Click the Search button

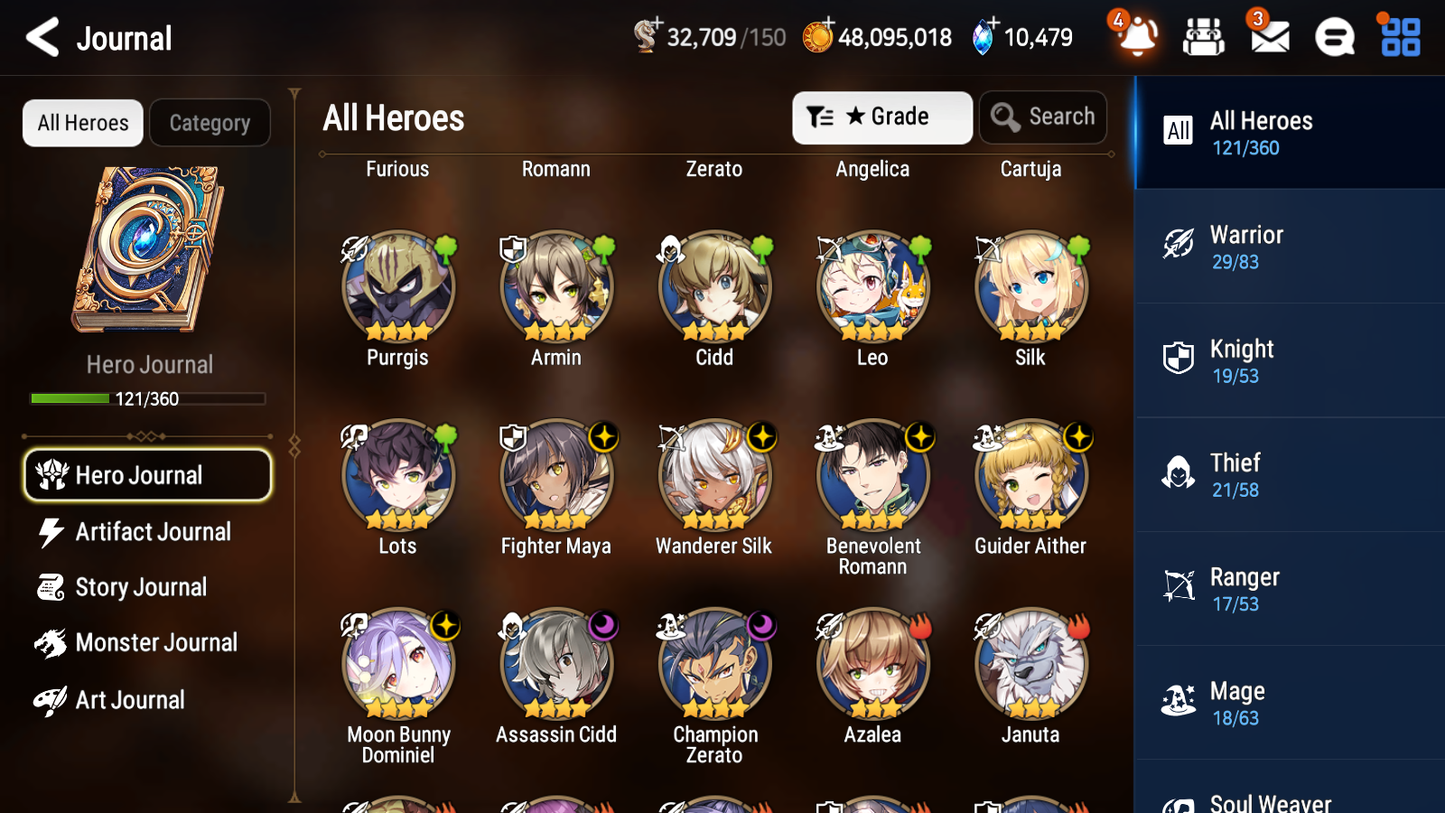click(1043, 117)
